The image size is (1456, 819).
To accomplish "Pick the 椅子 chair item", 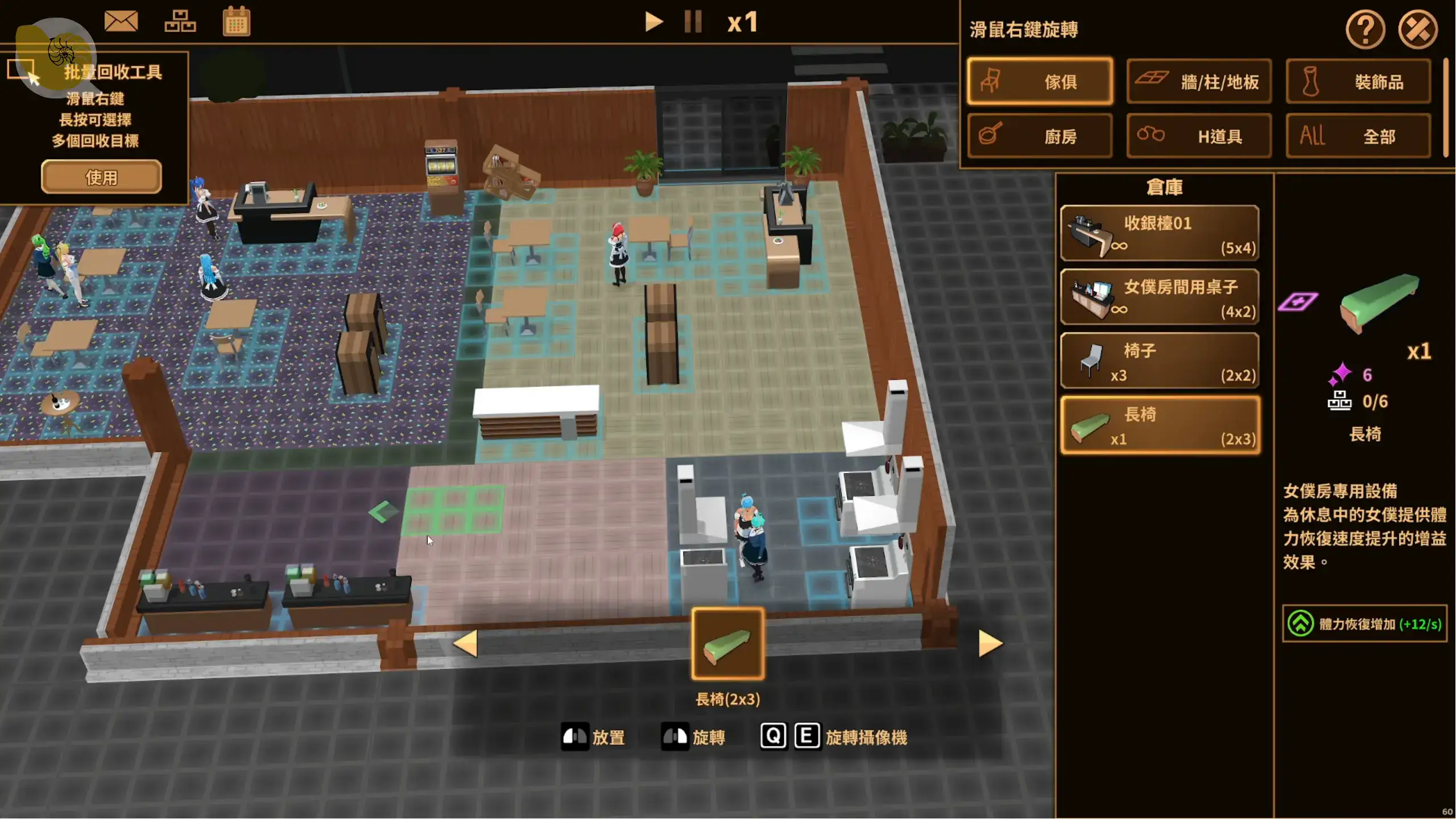I will point(1160,361).
